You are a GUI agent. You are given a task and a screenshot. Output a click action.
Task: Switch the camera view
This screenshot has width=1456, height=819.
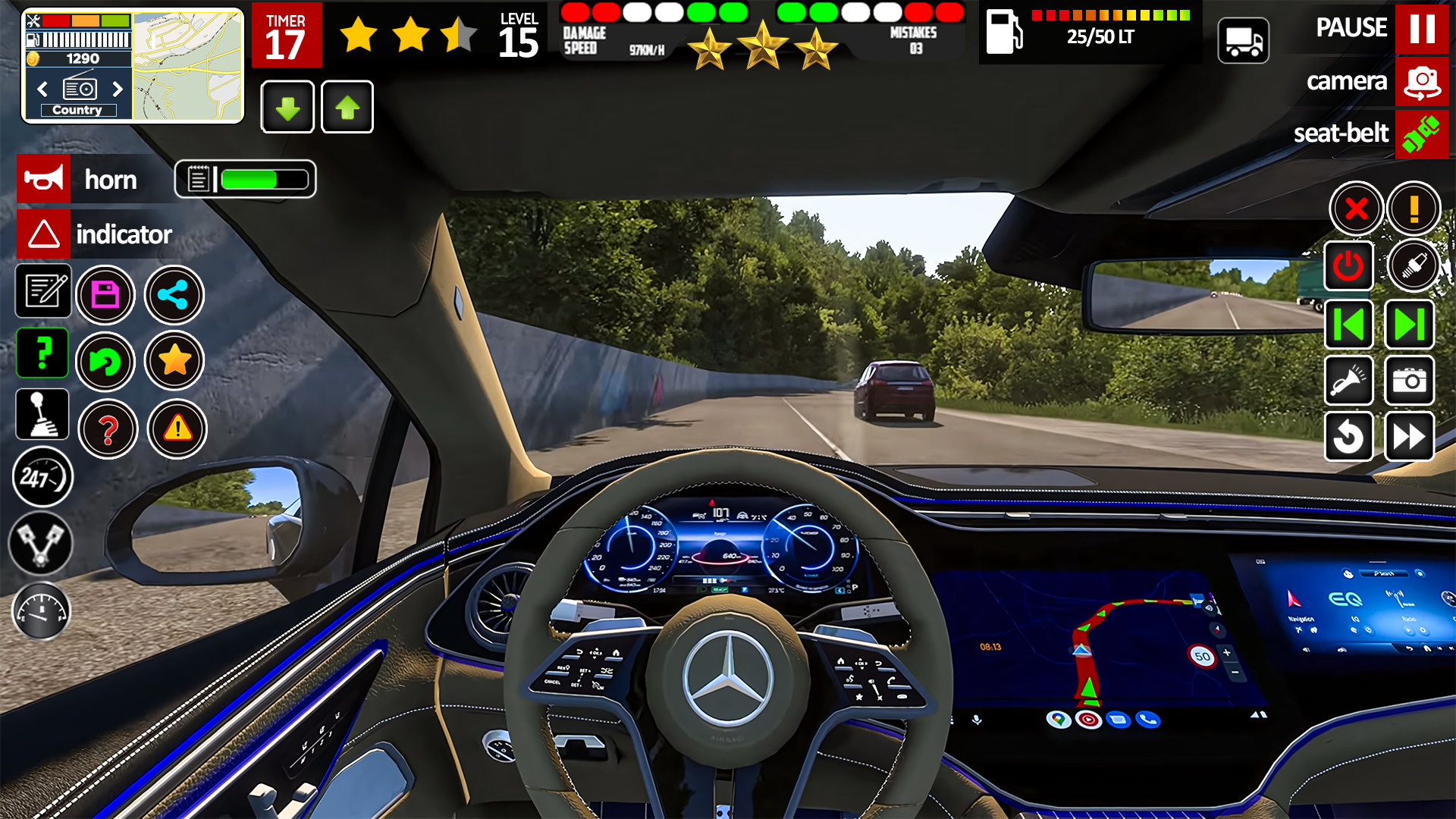pos(1423,82)
